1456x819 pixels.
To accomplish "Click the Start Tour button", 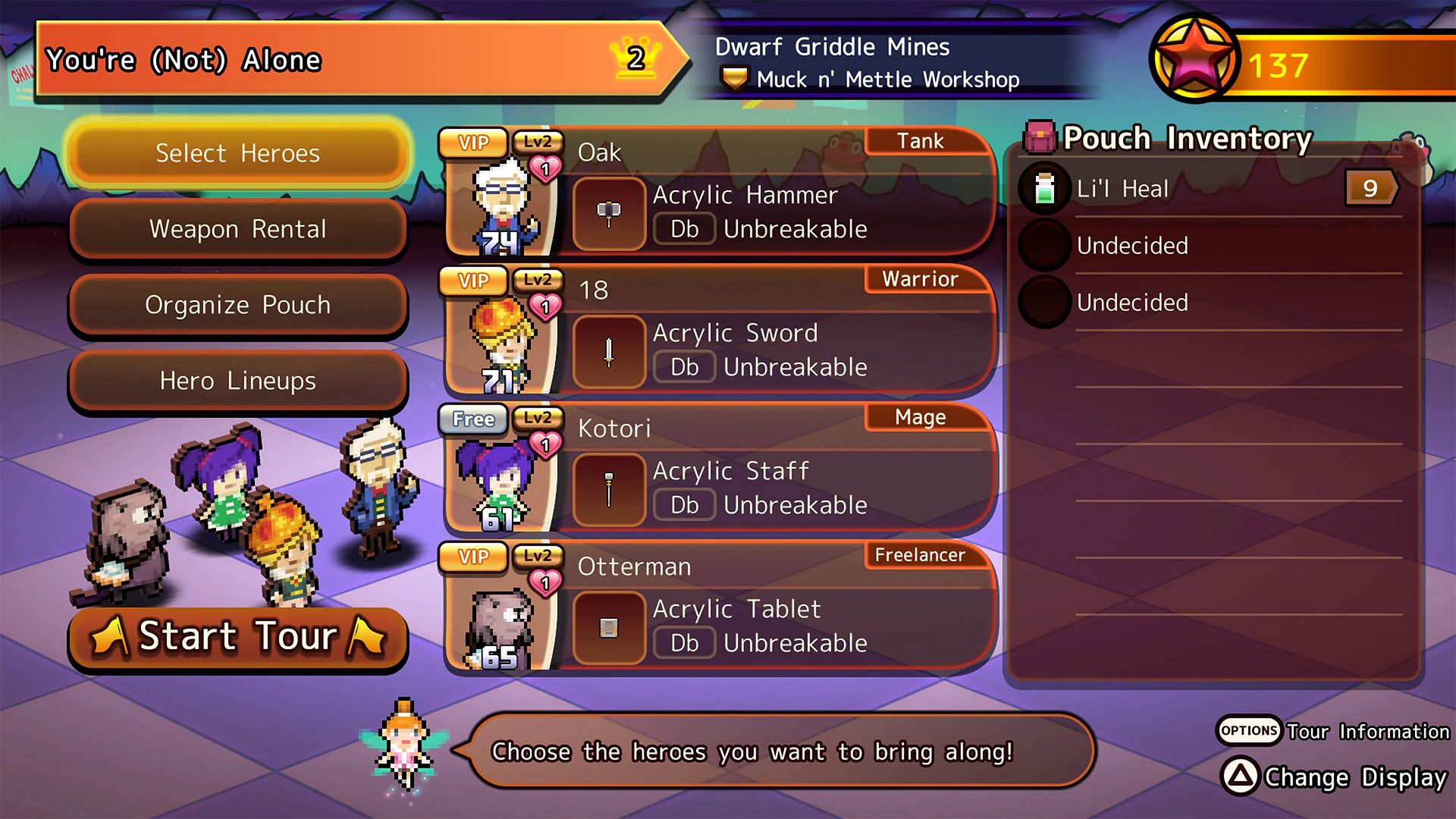I will tap(238, 637).
